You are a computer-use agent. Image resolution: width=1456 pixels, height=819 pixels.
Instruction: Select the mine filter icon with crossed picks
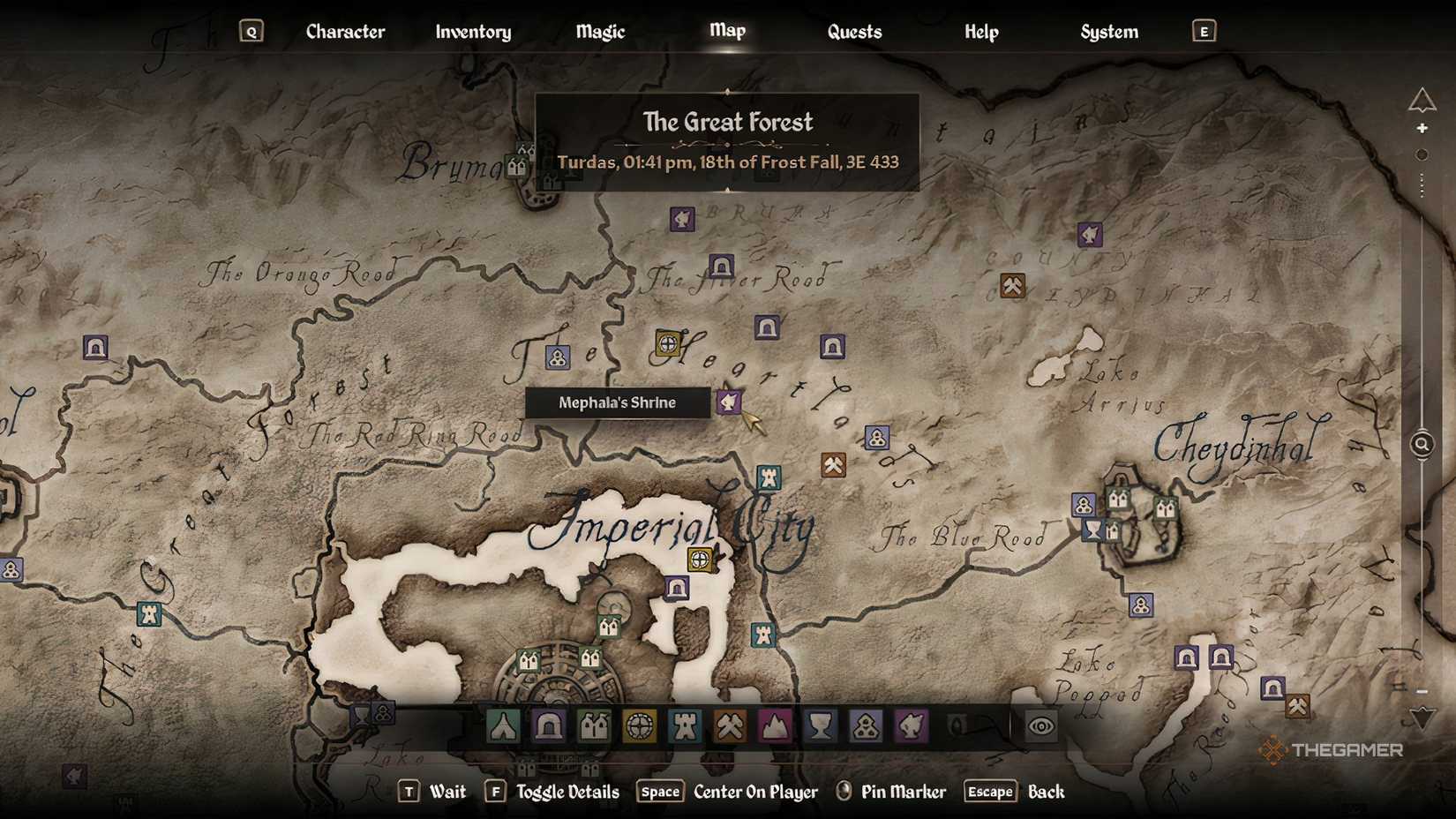[x=730, y=726]
